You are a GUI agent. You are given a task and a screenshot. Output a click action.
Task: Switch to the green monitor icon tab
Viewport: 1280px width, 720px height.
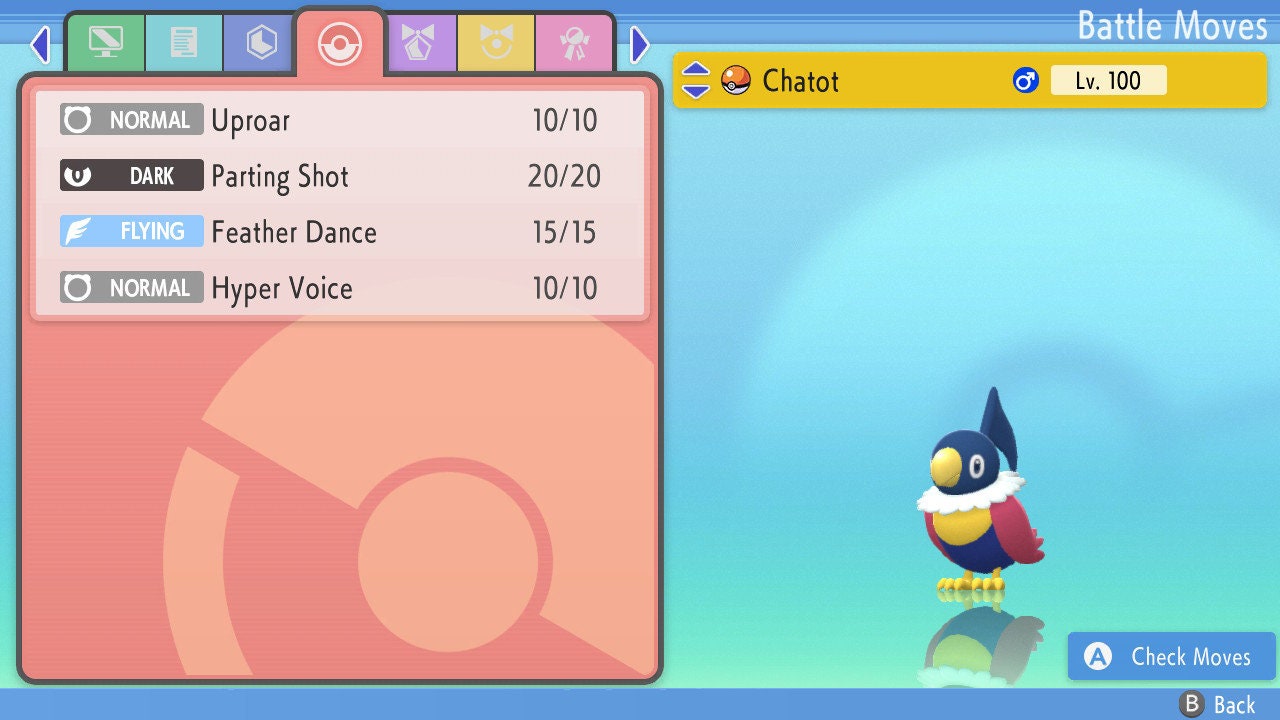[105, 43]
